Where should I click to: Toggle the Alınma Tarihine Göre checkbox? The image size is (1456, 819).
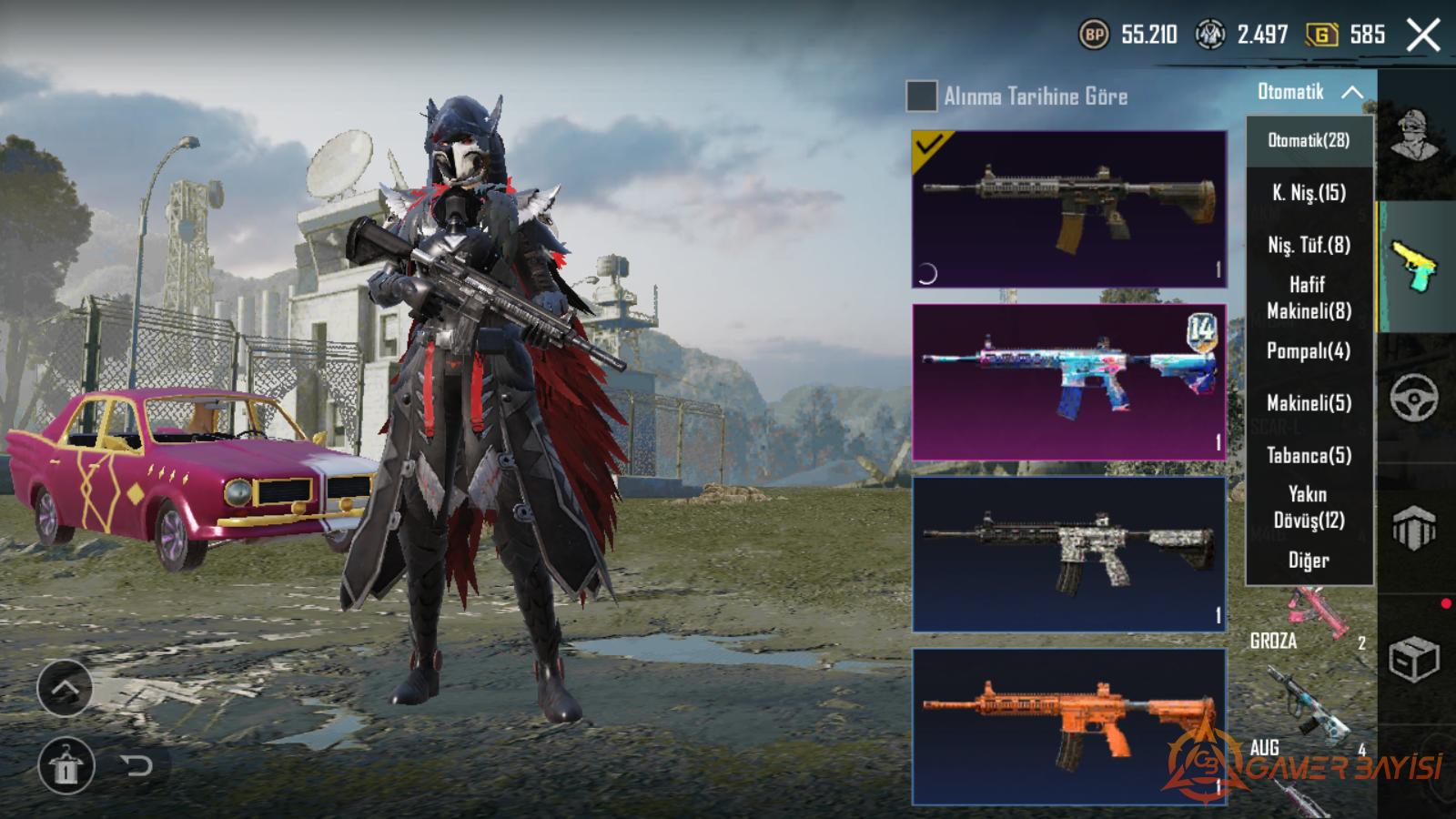[x=921, y=96]
